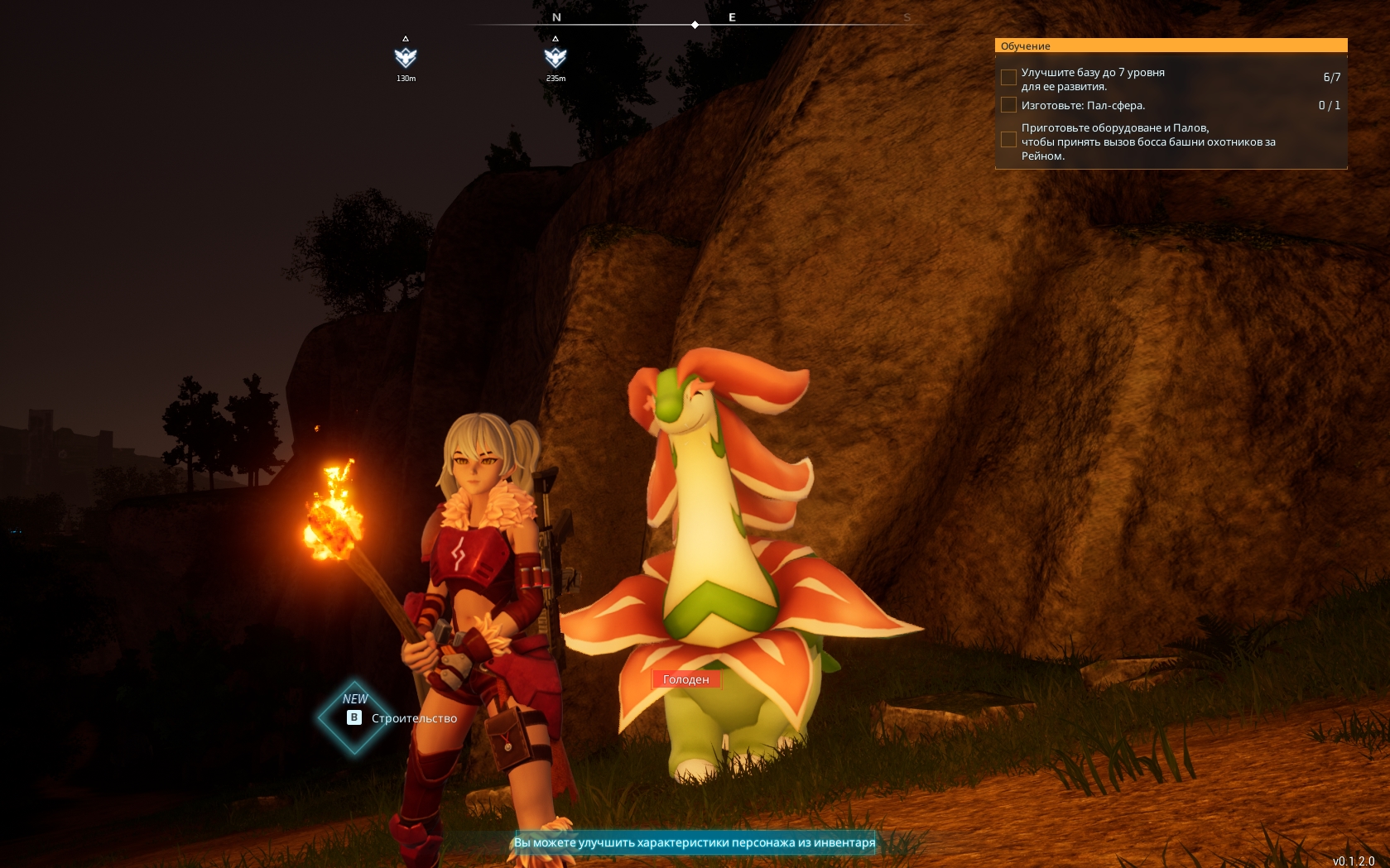
Task: Open the NEW Строительство notification
Action: (x=400, y=717)
